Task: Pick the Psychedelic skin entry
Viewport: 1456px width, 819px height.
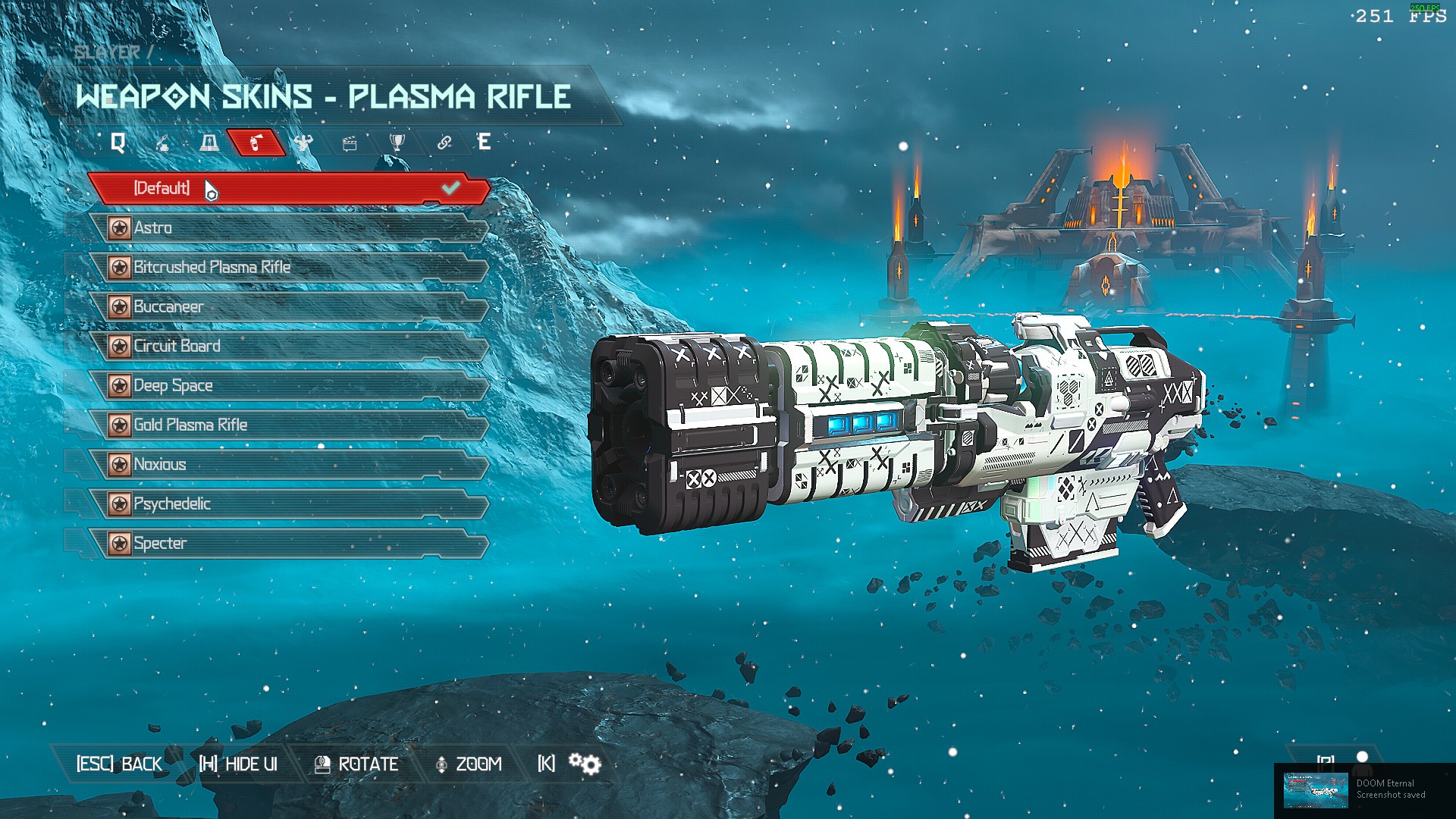Action: [x=288, y=504]
